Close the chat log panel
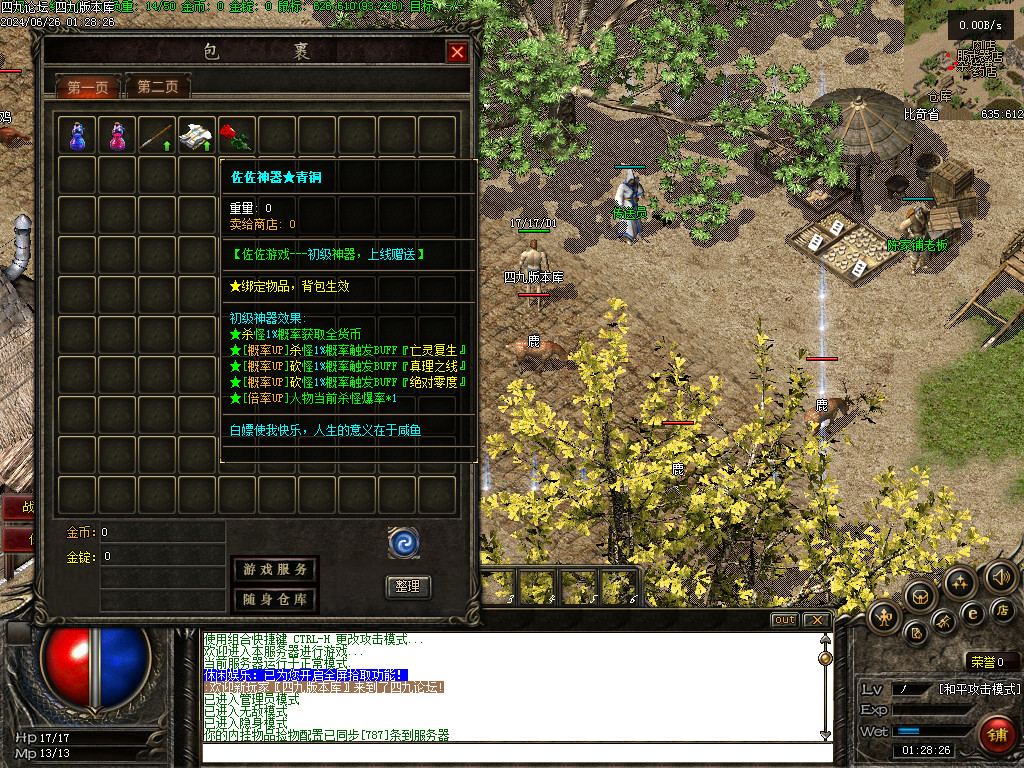Viewport: 1024px width, 768px height. [x=816, y=620]
